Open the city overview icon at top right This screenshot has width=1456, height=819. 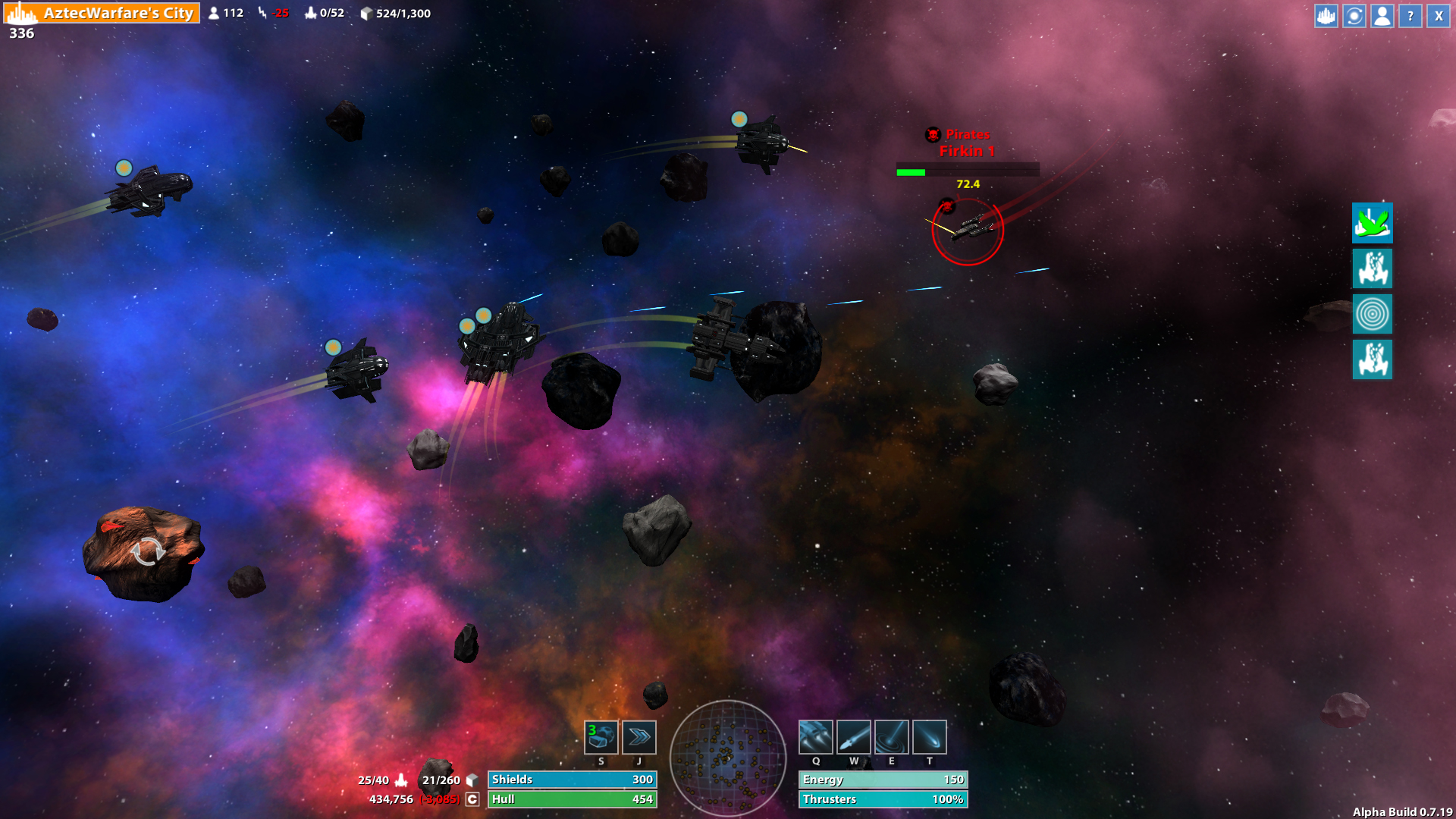pos(1325,15)
